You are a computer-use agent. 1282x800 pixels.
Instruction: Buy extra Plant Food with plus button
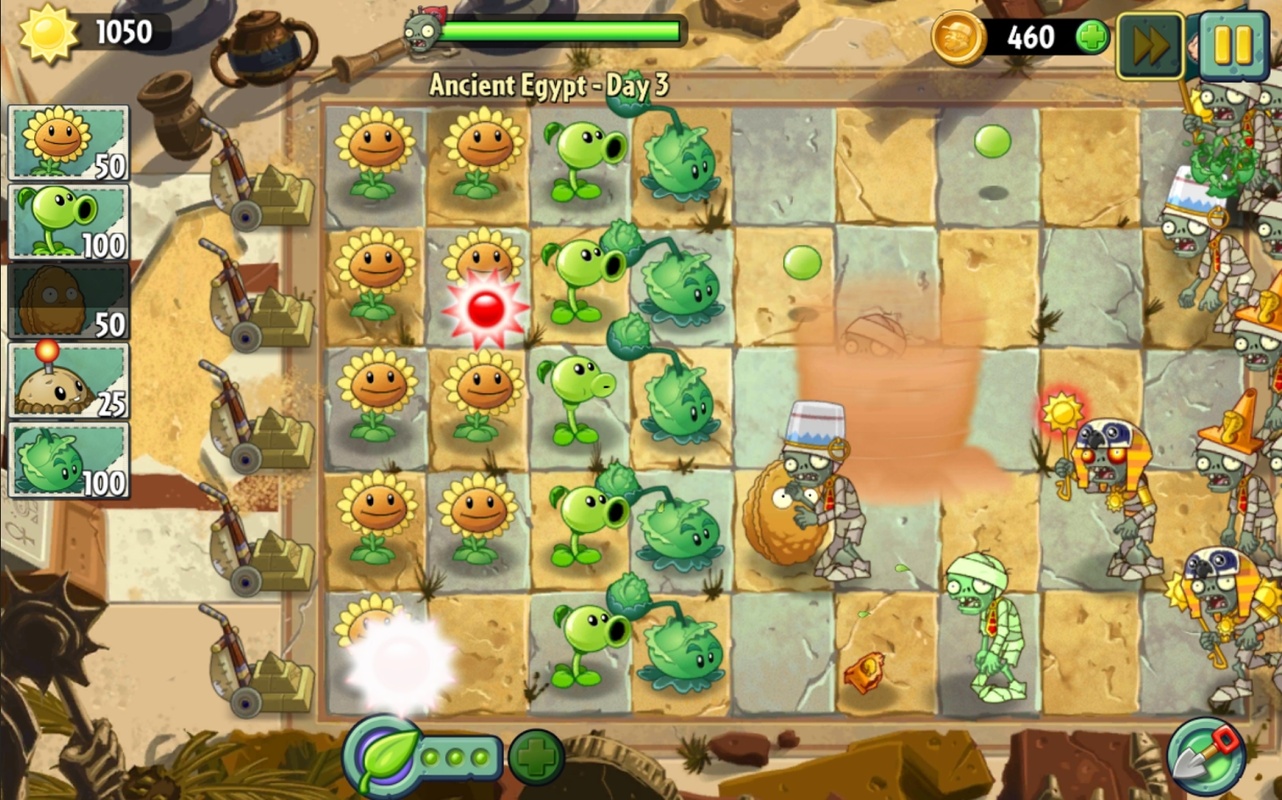pos(536,757)
